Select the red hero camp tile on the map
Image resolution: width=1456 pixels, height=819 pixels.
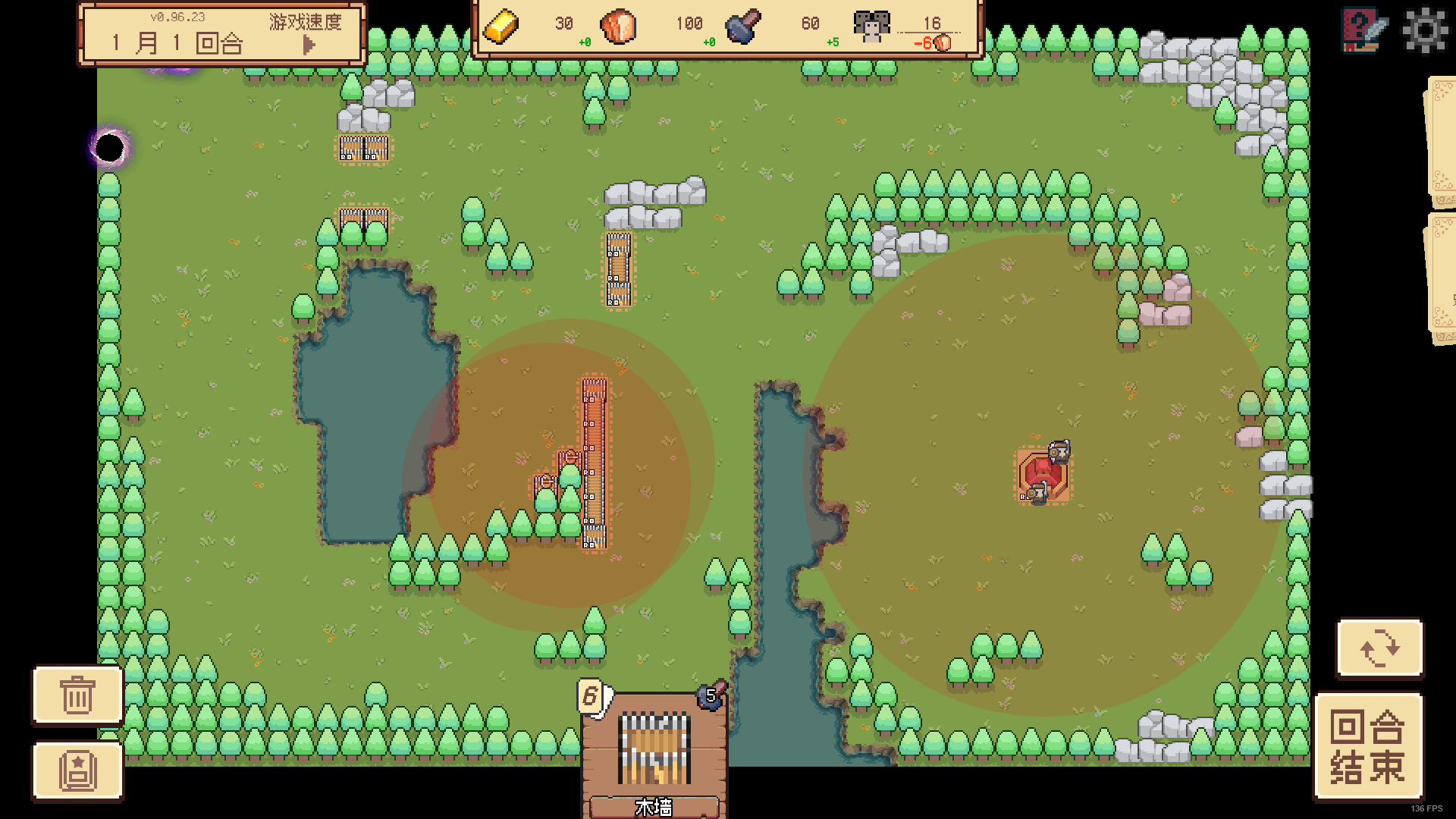pyautogui.click(x=1044, y=472)
